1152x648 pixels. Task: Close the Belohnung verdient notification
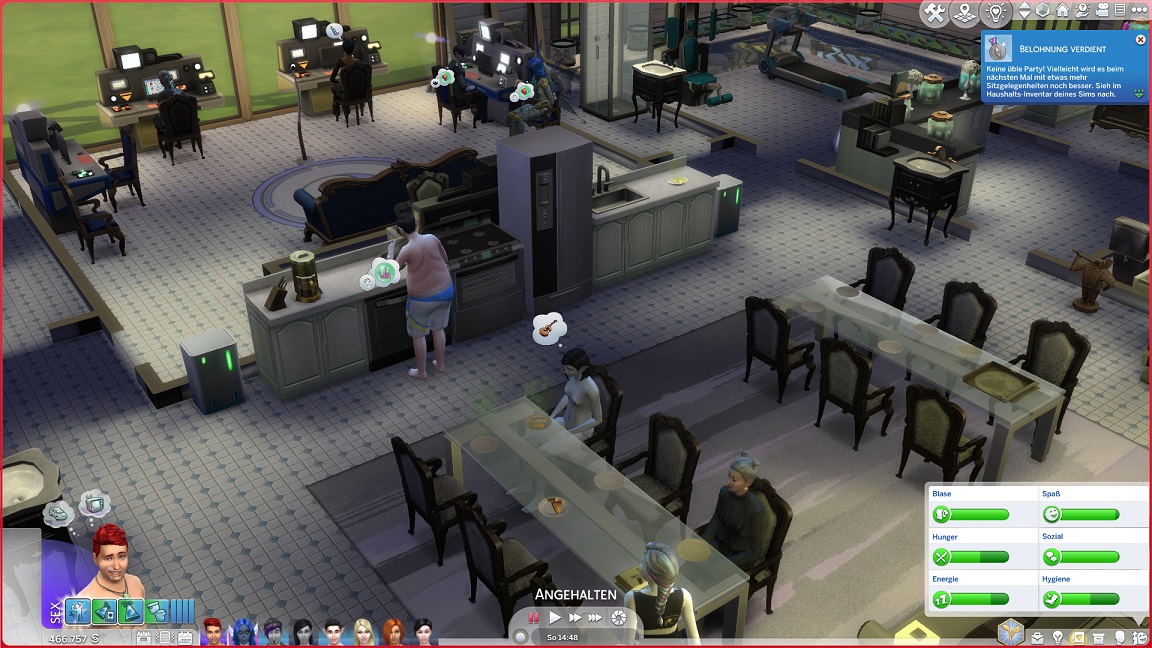1140,40
